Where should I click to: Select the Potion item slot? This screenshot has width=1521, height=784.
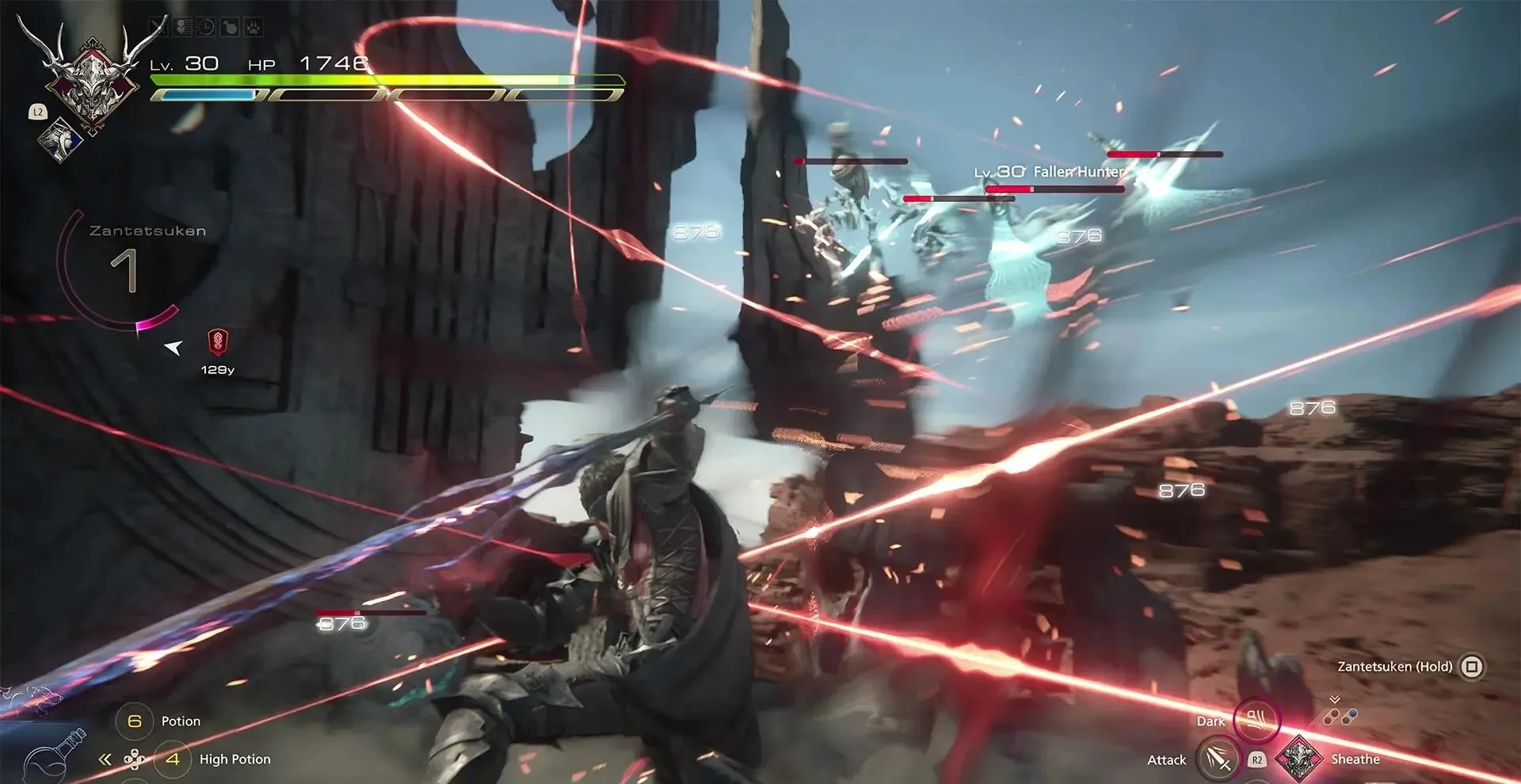point(135,721)
